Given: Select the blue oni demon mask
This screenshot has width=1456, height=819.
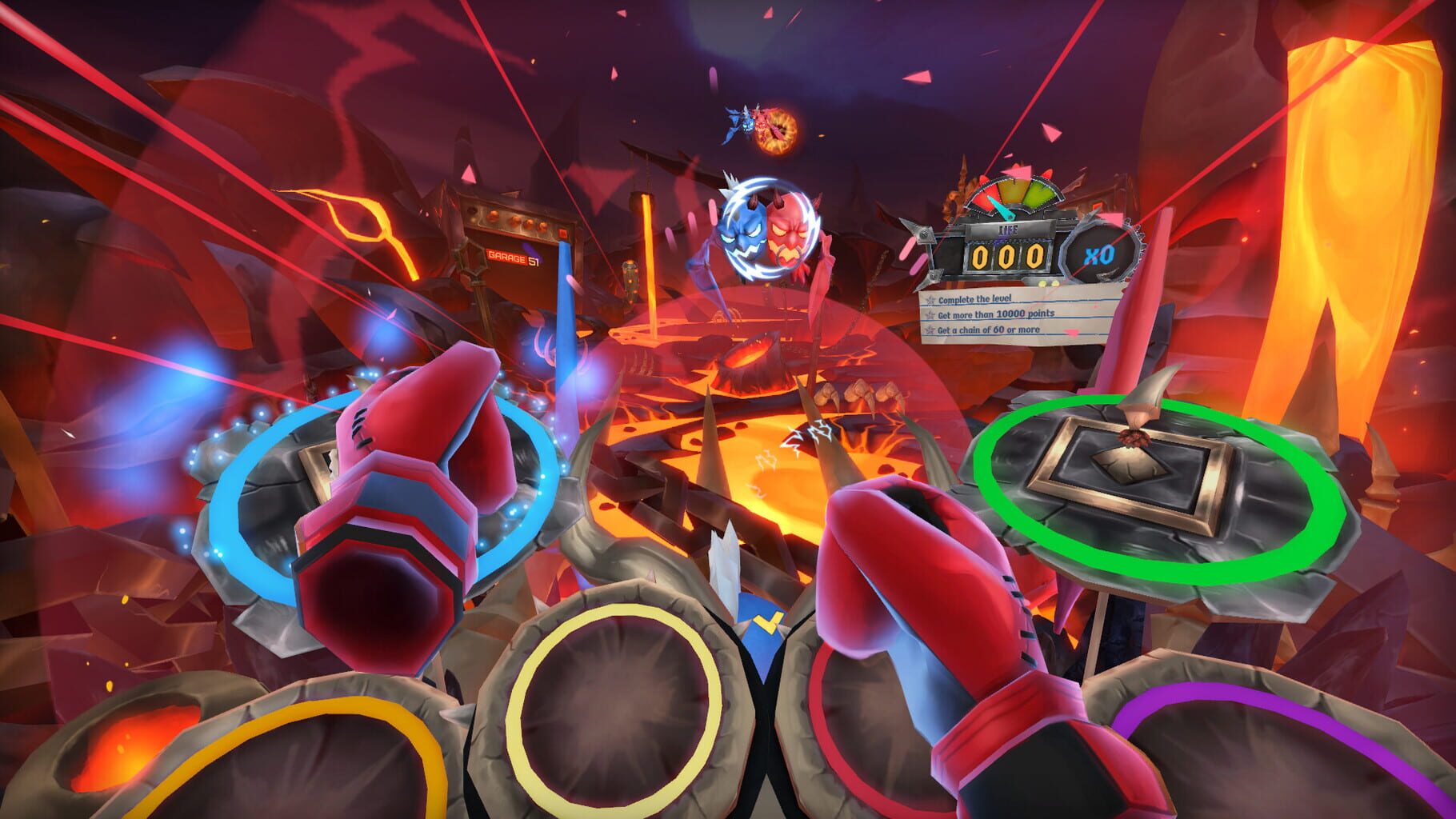Looking at the screenshot, I should point(744,232).
